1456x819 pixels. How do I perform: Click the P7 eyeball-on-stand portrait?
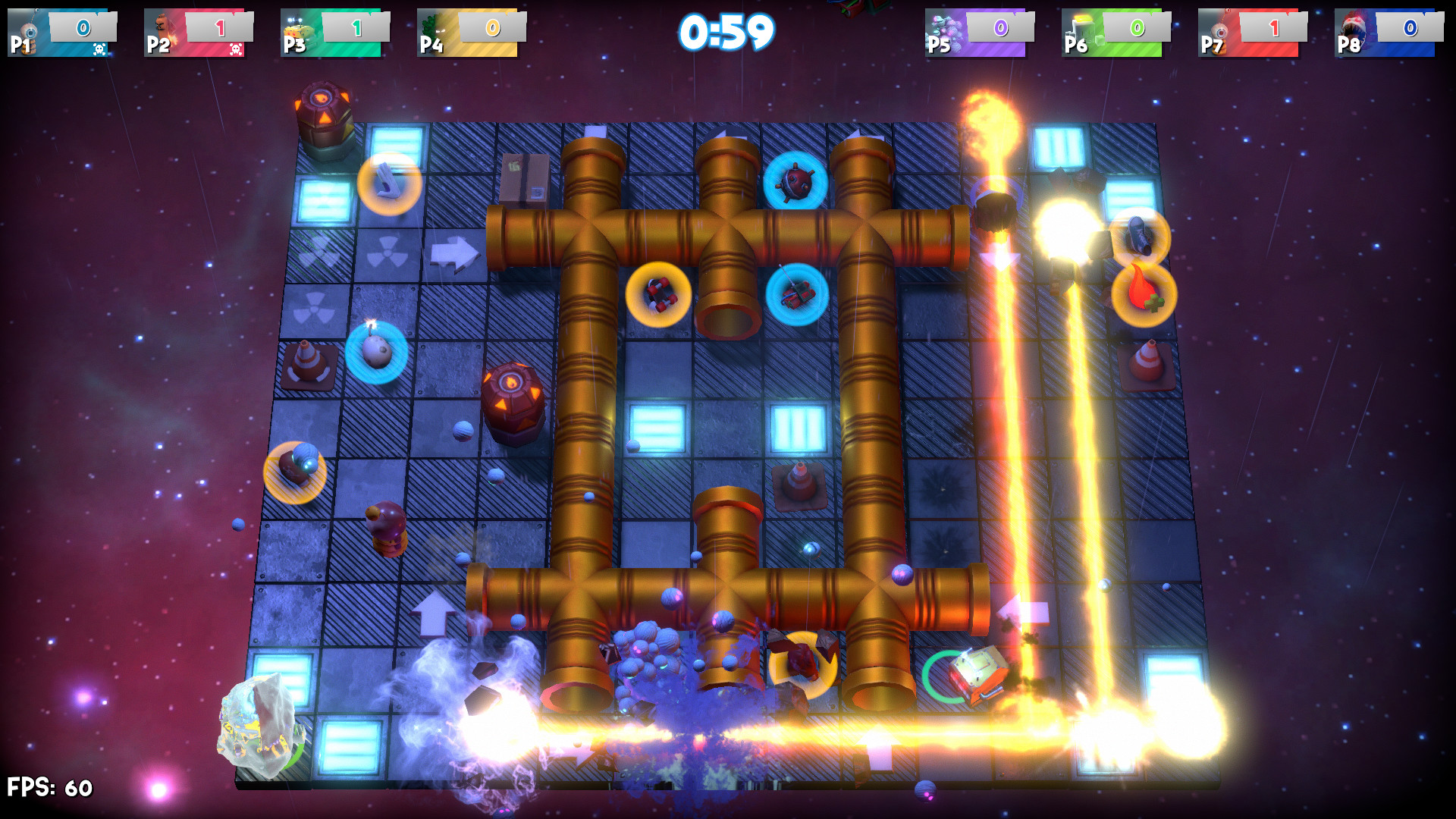coord(1221,30)
